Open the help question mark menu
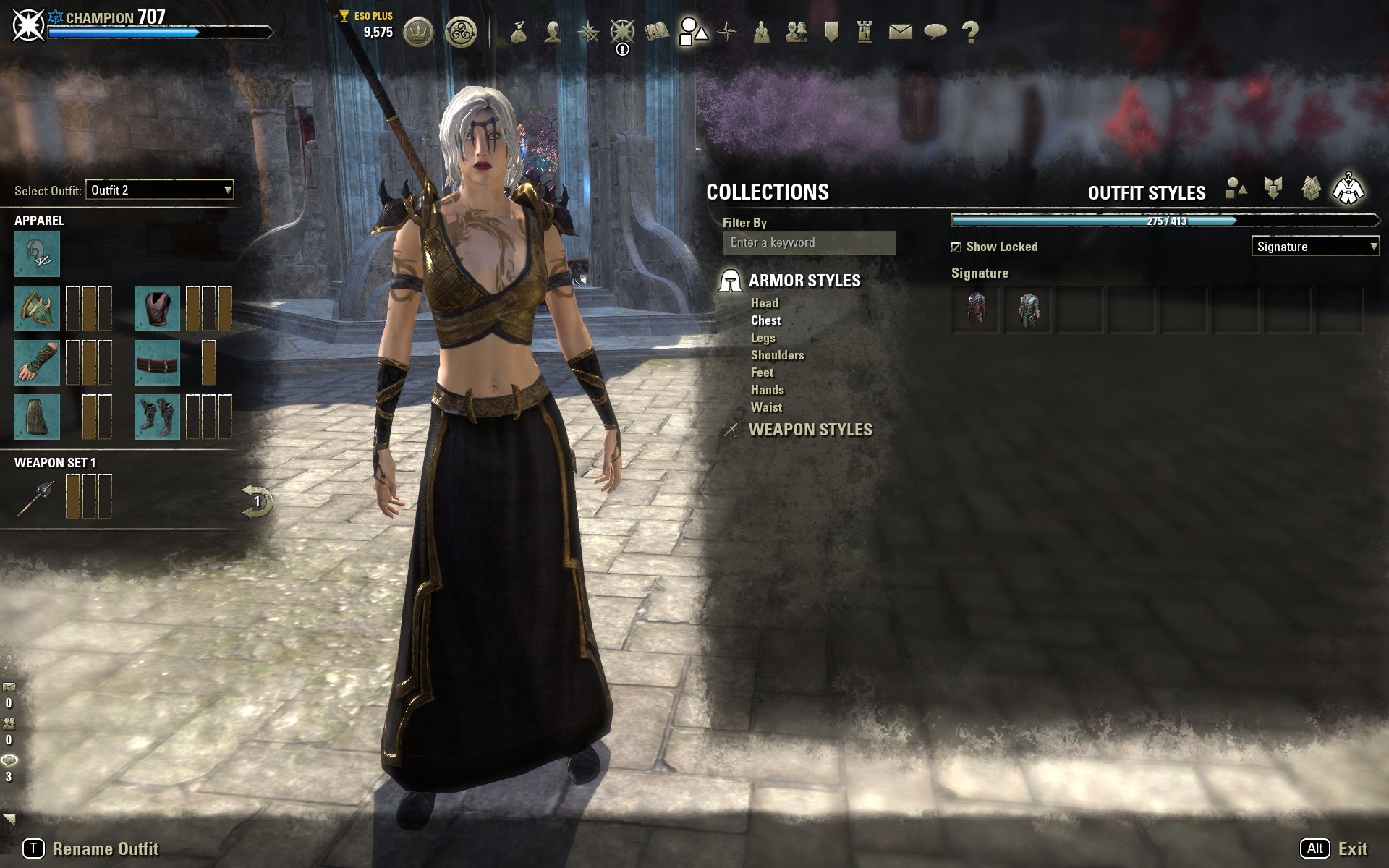The height and width of the screenshot is (868, 1389). tap(970, 32)
